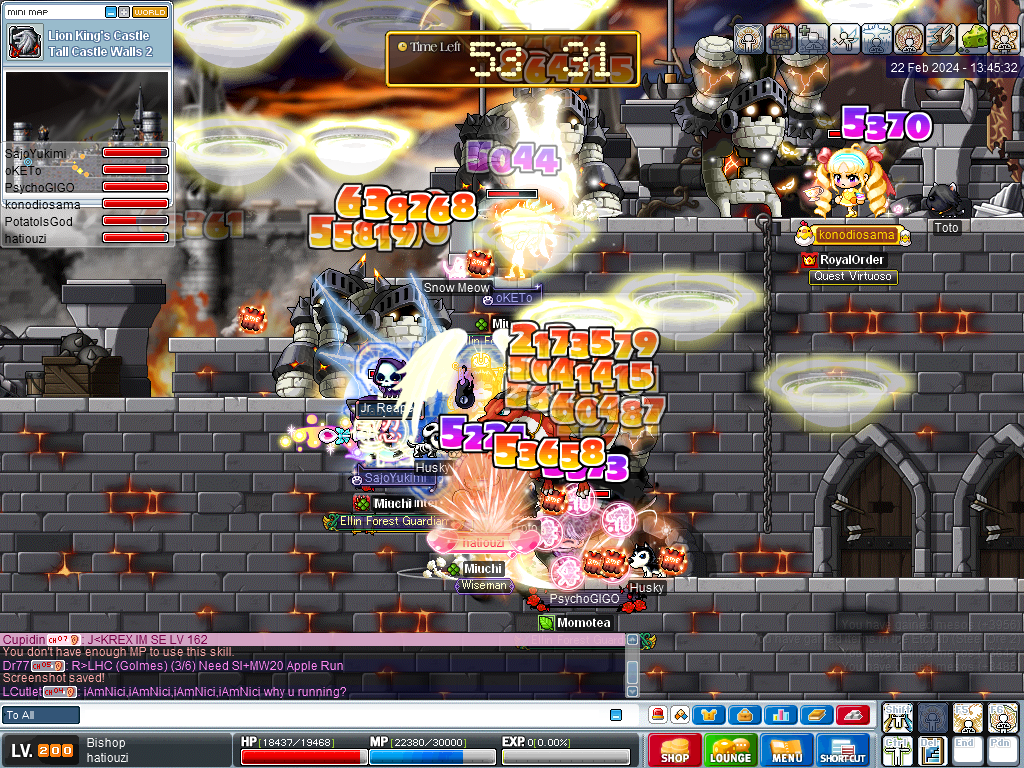Open the cash SHOP
The height and width of the screenshot is (768, 1024).
(x=674, y=751)
